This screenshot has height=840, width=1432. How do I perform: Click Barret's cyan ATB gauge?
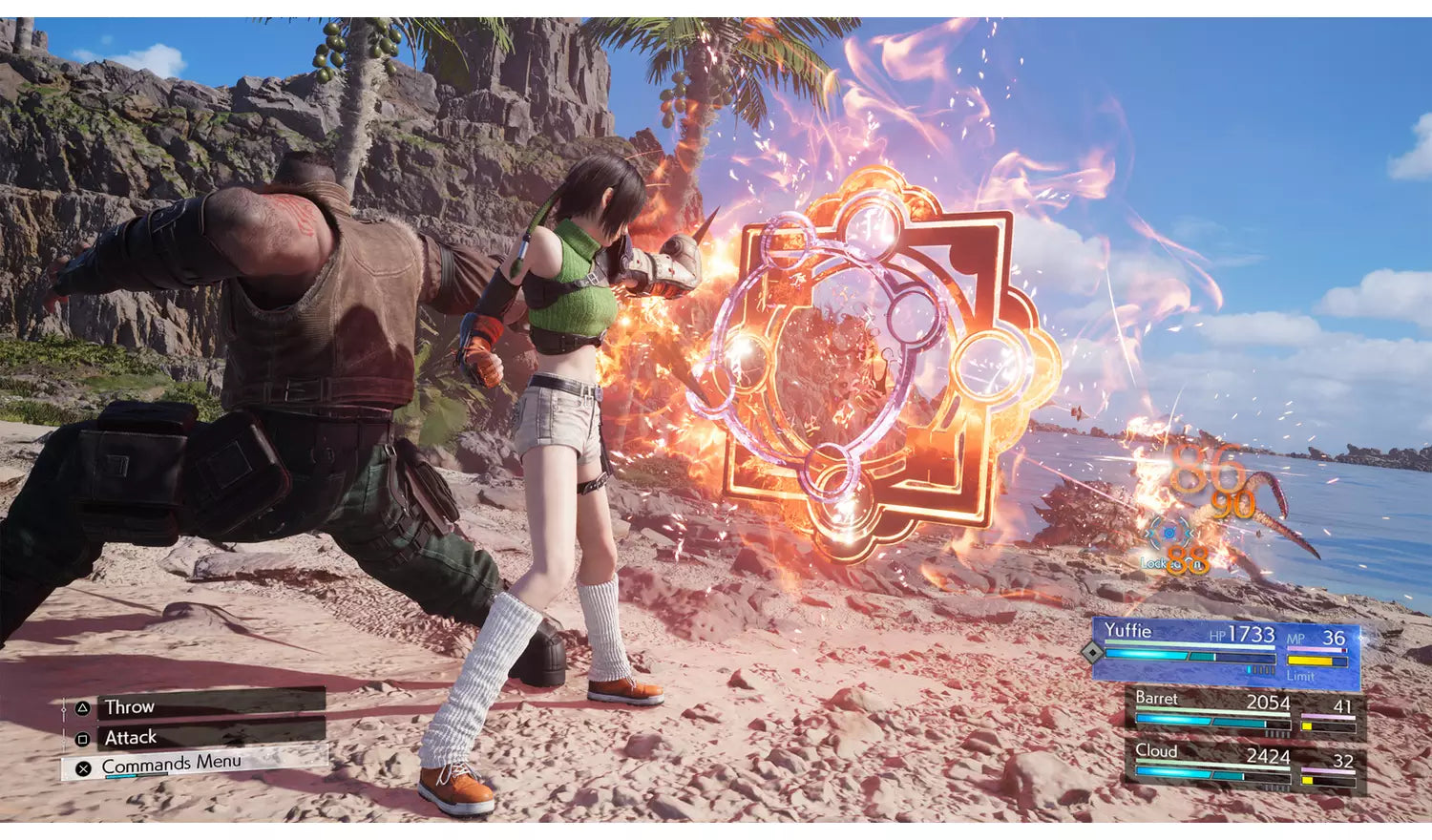[x=1201, y=720]
